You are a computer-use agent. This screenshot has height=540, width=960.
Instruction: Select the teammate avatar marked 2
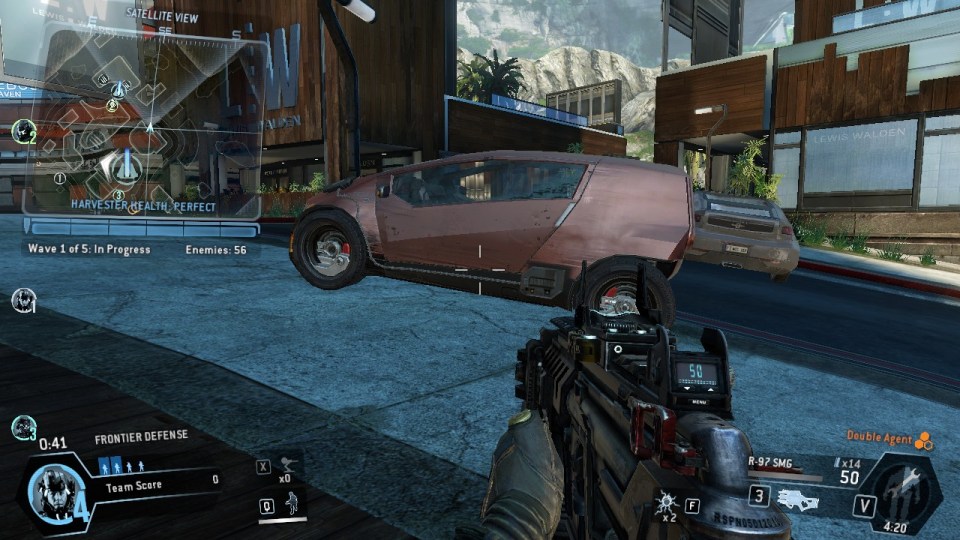click(x=24, y=131)
